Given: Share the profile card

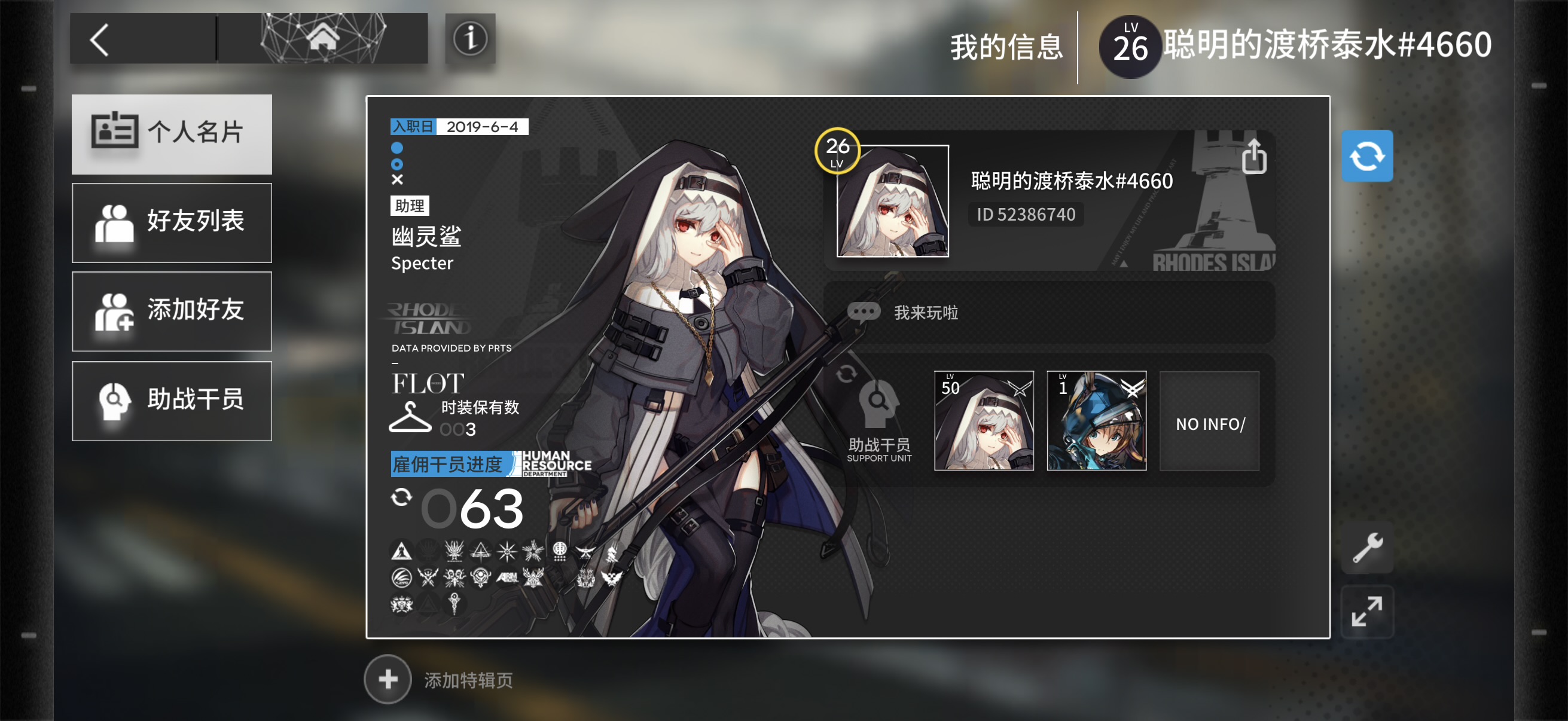Looking at the screenshot, I should (1253, 157).
